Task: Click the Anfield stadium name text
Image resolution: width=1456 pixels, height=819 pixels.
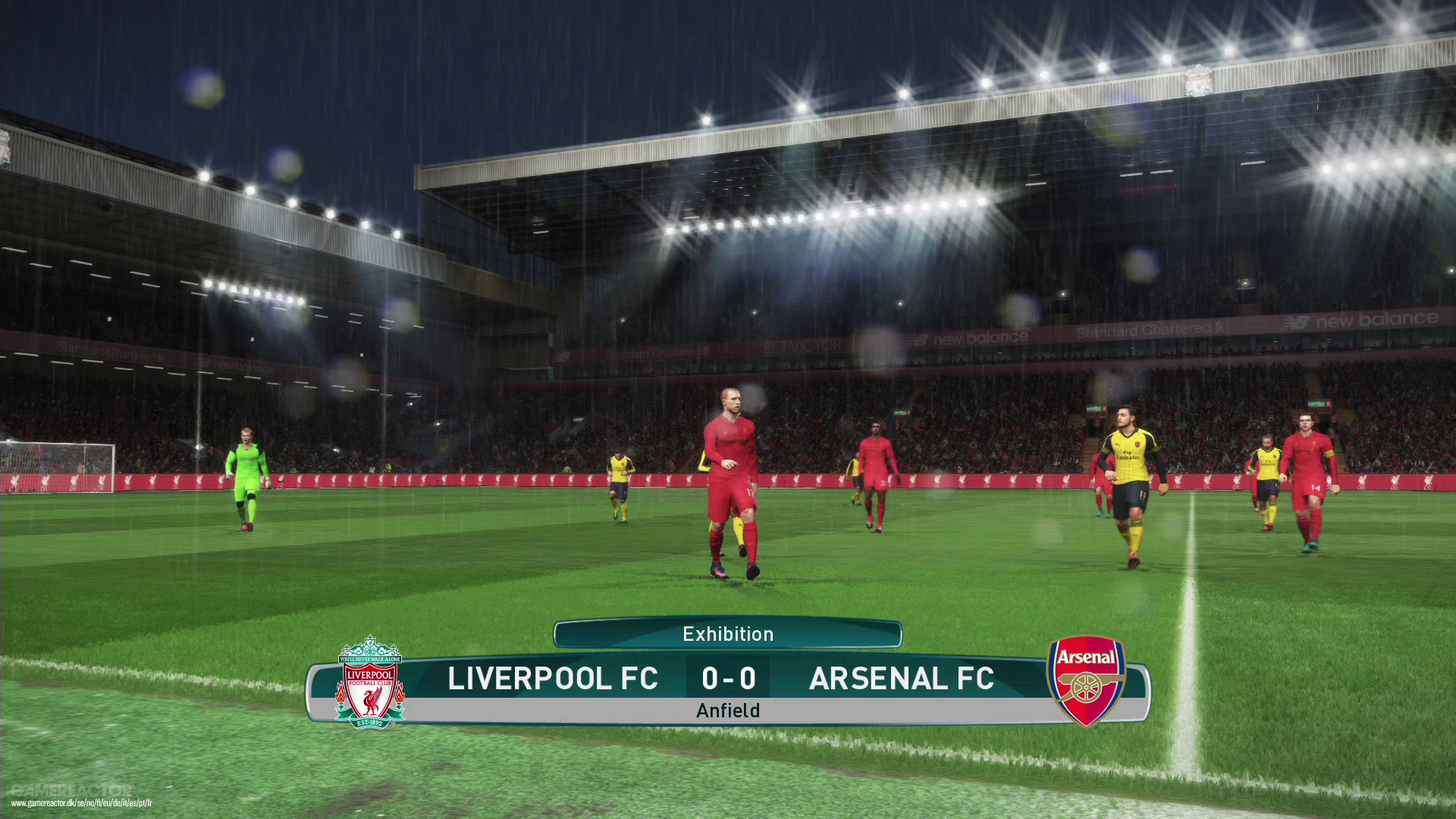Action: pyautogui.click(x=729, y=711)
